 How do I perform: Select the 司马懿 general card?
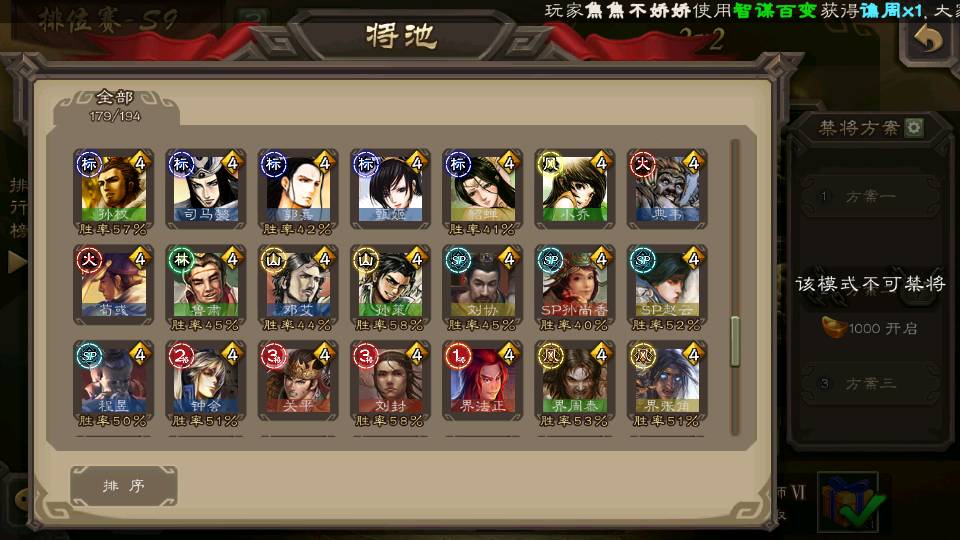204,190
